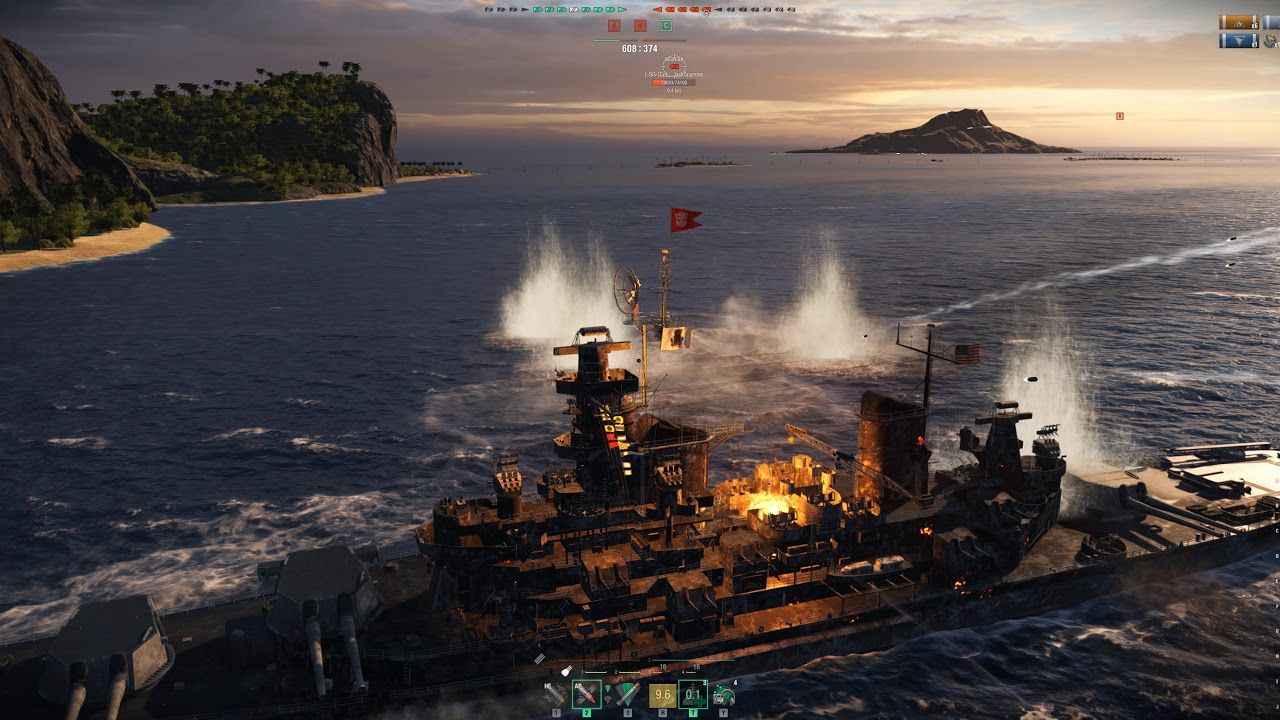This screenshot has height=720, width=1280.
Task: Click the green capture point C indicator
Action: tap(666, 26)
